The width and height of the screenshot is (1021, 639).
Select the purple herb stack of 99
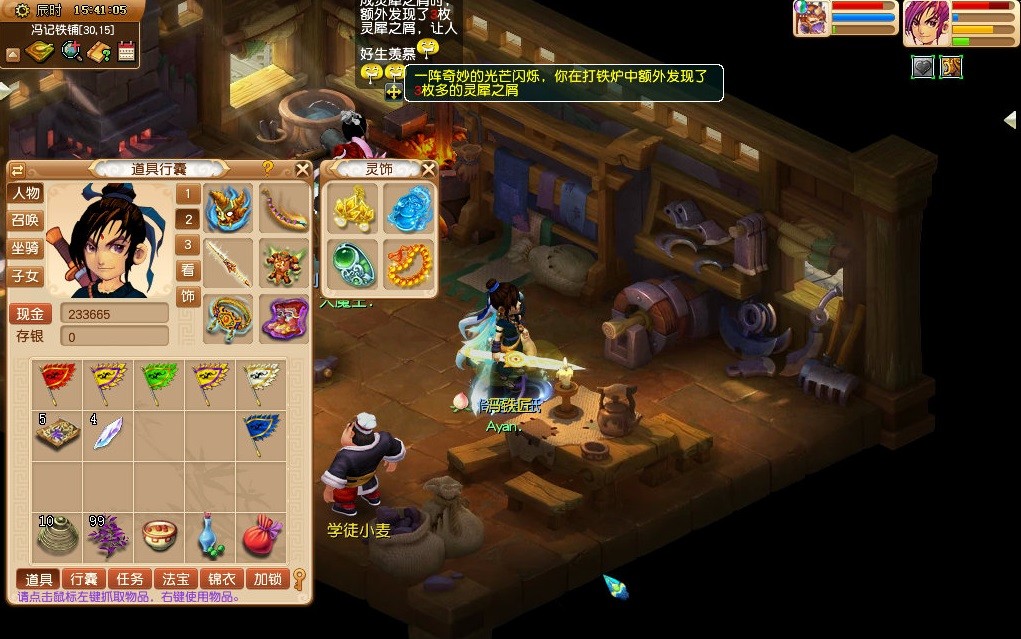(107, 537)
